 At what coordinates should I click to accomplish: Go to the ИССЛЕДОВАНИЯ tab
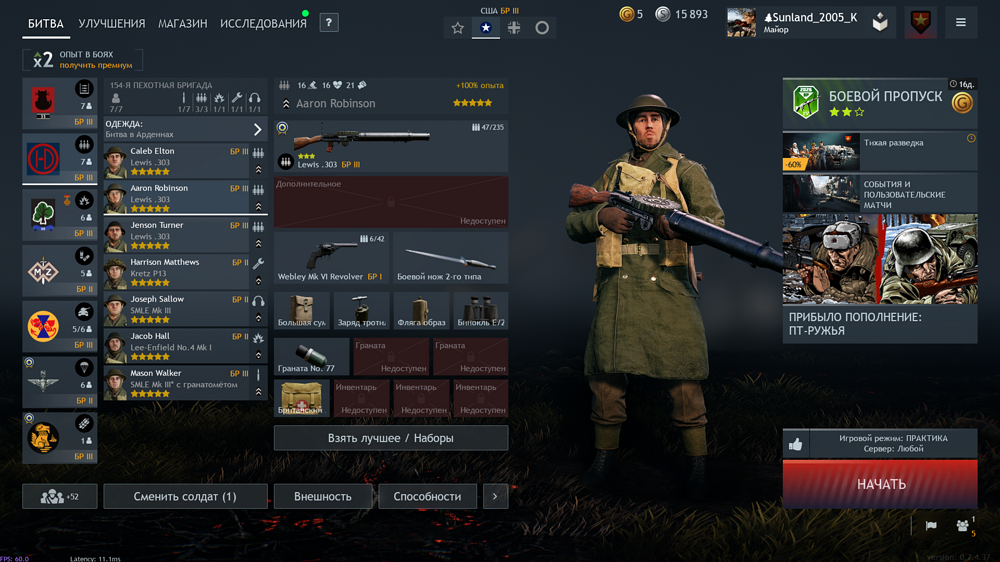coord(263,23)
